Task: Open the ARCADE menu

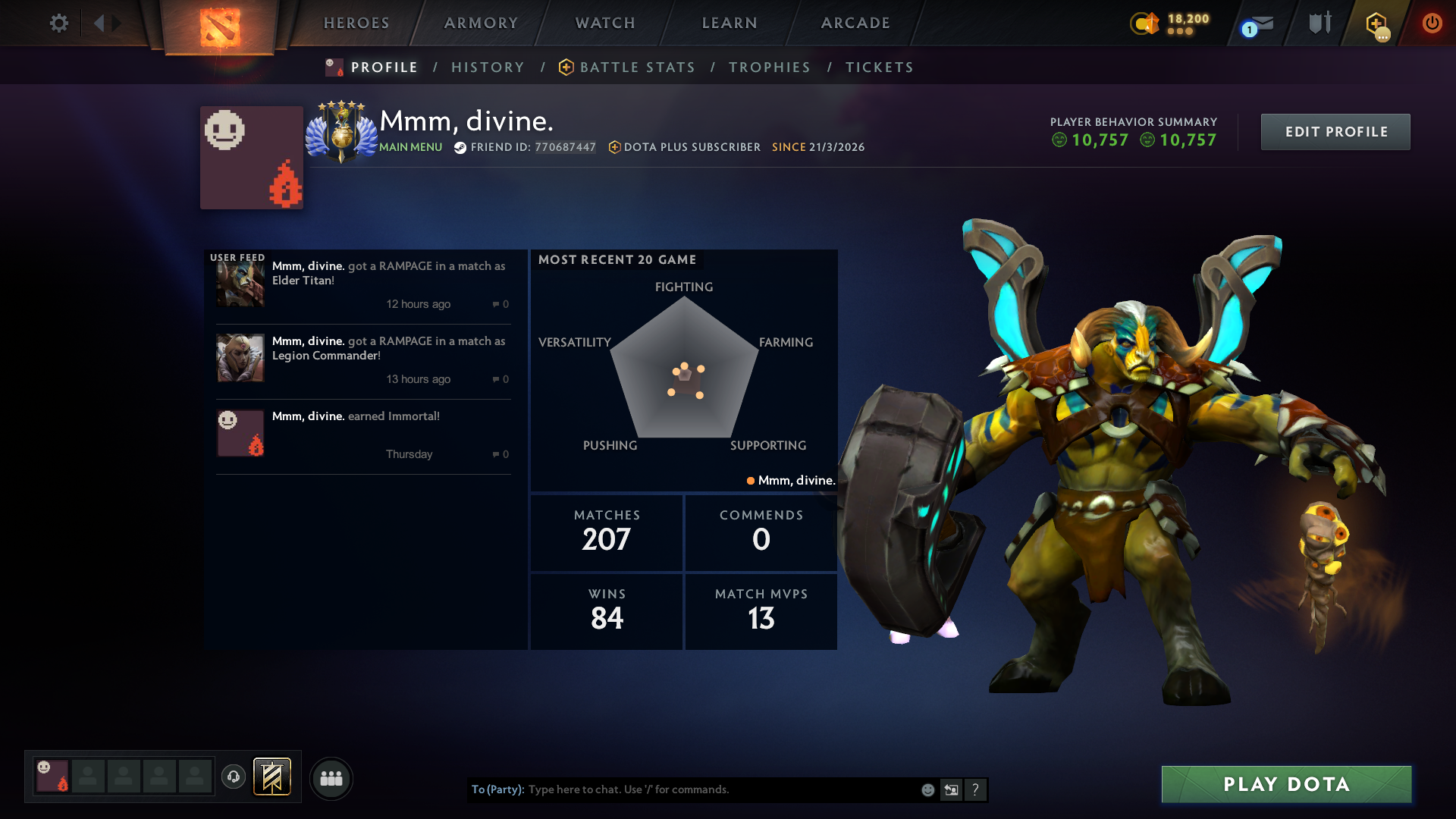Action: click(x=855, y=23)
